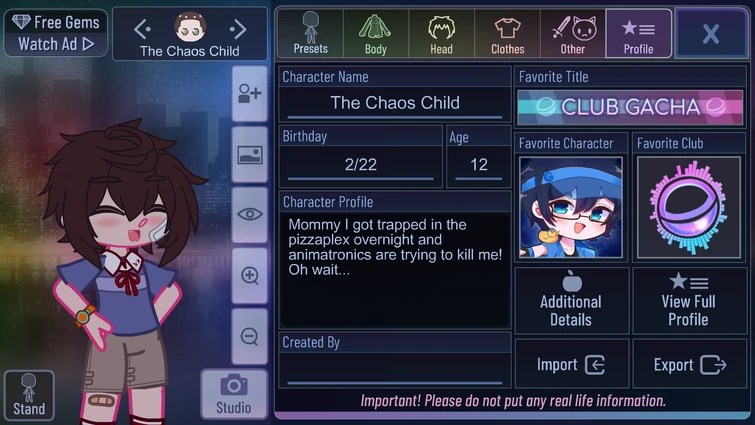
Task: Switch to the next character with right arrow
Action: coord(238,29)
